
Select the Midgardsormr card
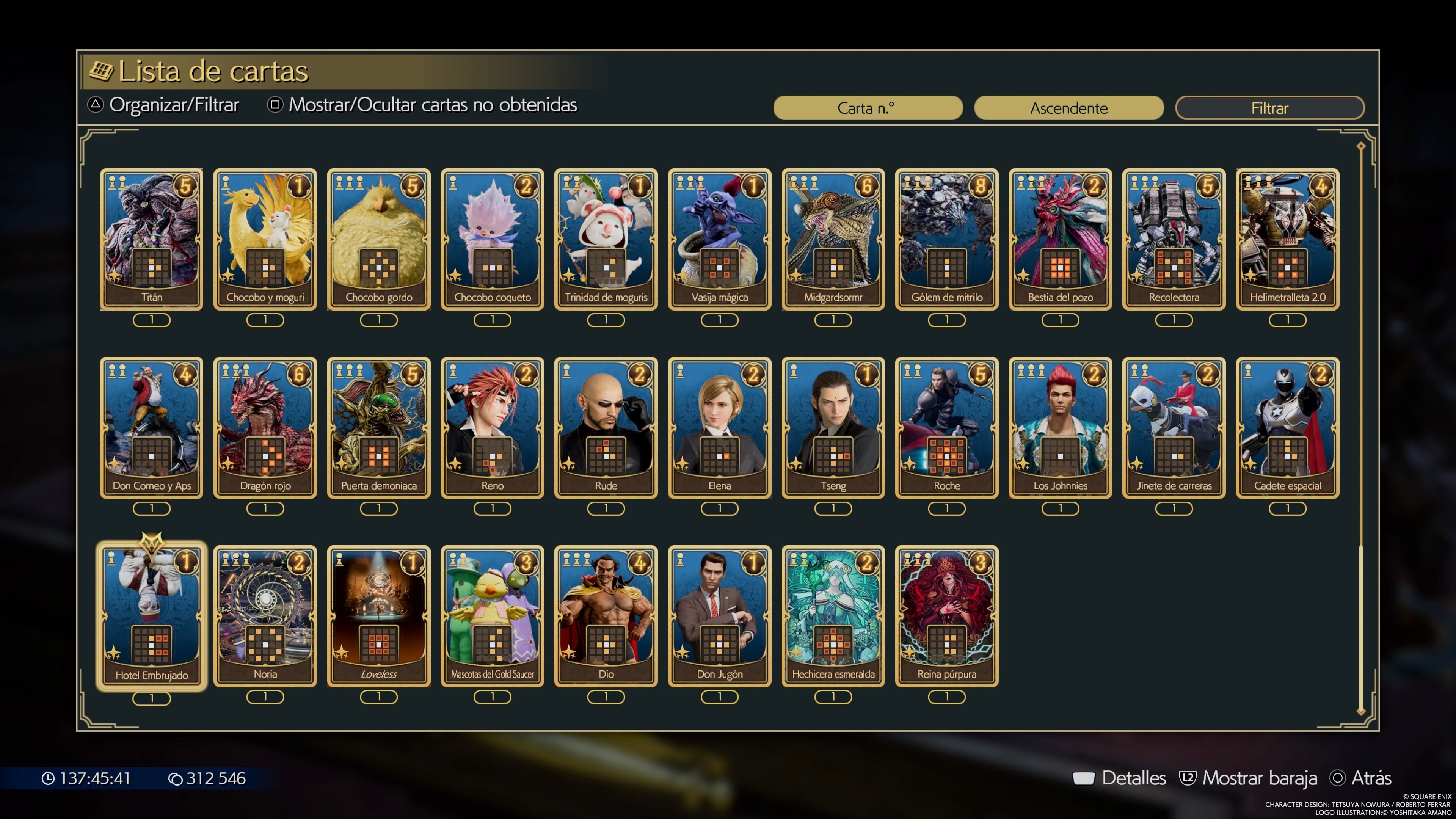click(x=833, y=238)
